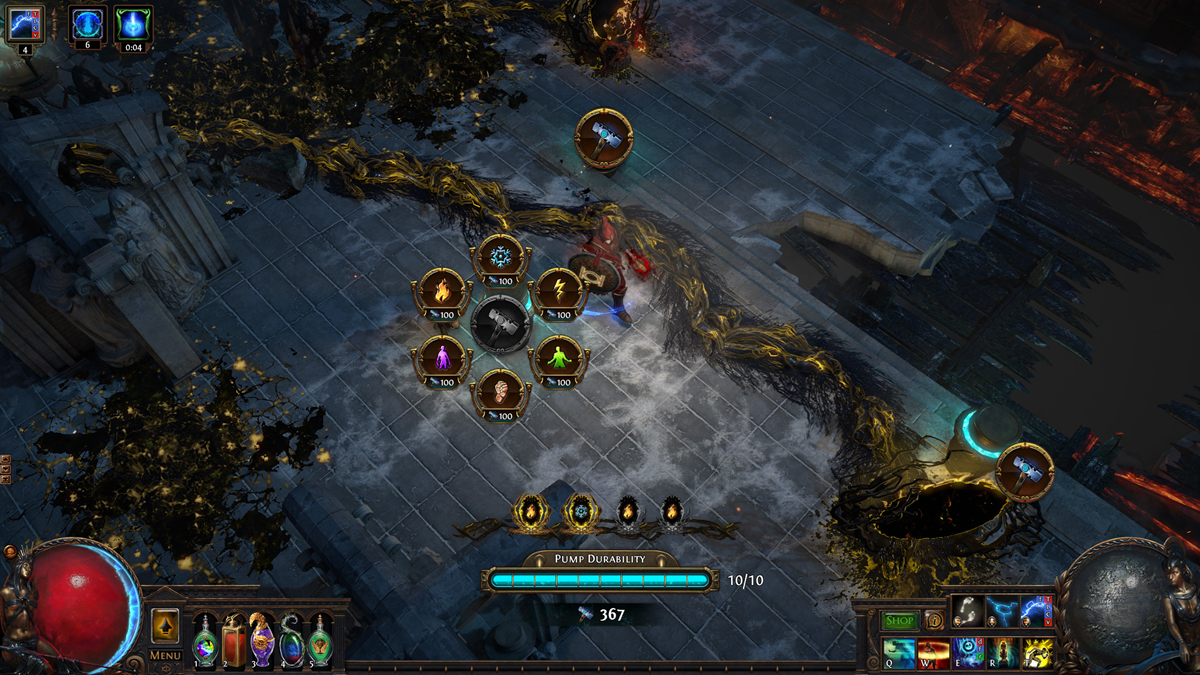This screenshot has height=675, width=1200.
Task: Activate the W fiery skill
Action: [933, 653]
